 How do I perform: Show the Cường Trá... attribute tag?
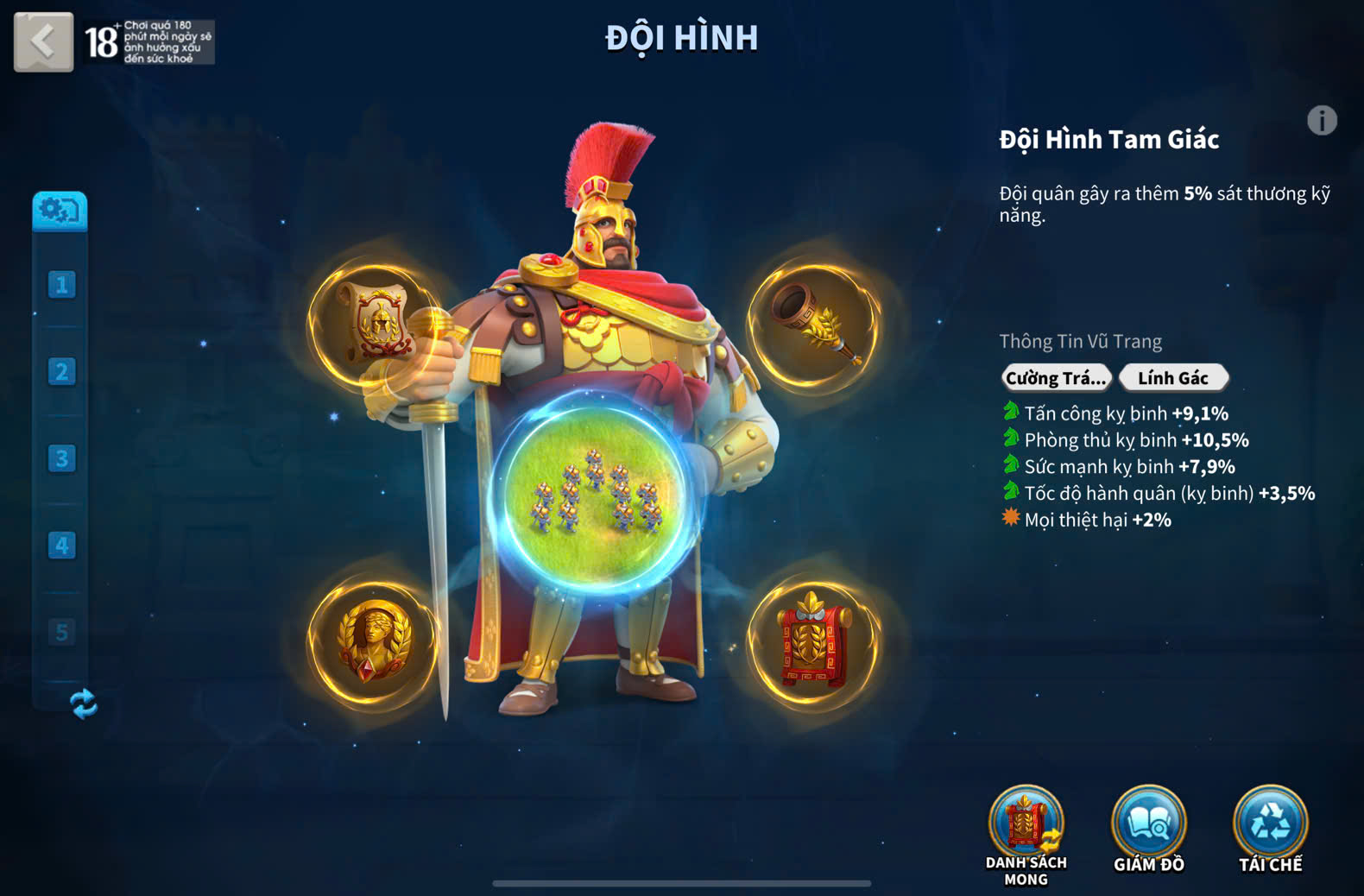(x=1055, y=378)
